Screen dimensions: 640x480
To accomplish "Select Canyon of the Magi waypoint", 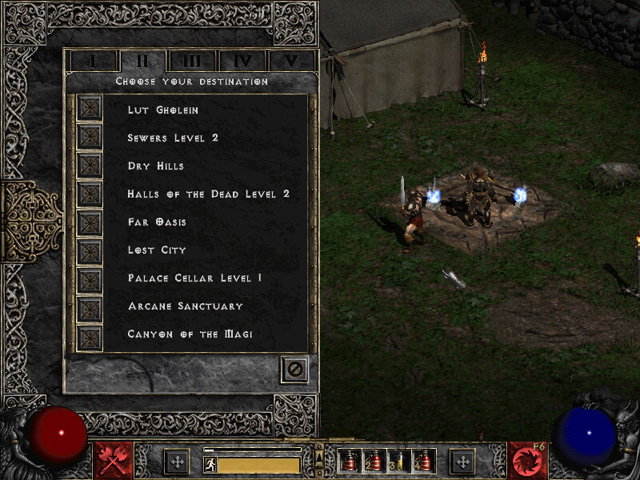I will [x=90, y=333].
